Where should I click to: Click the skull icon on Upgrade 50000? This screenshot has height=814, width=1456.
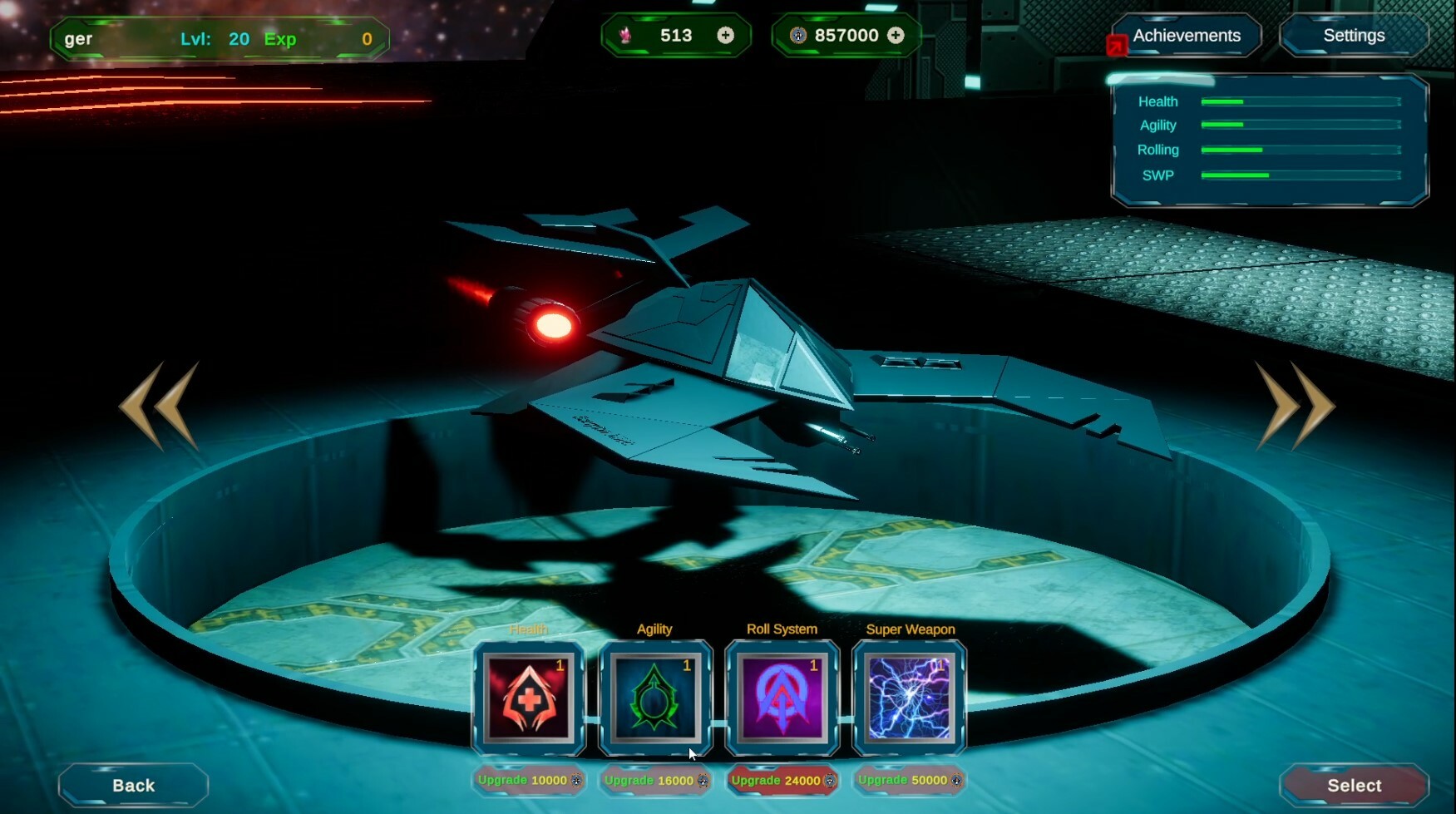[x=958, y=781]
